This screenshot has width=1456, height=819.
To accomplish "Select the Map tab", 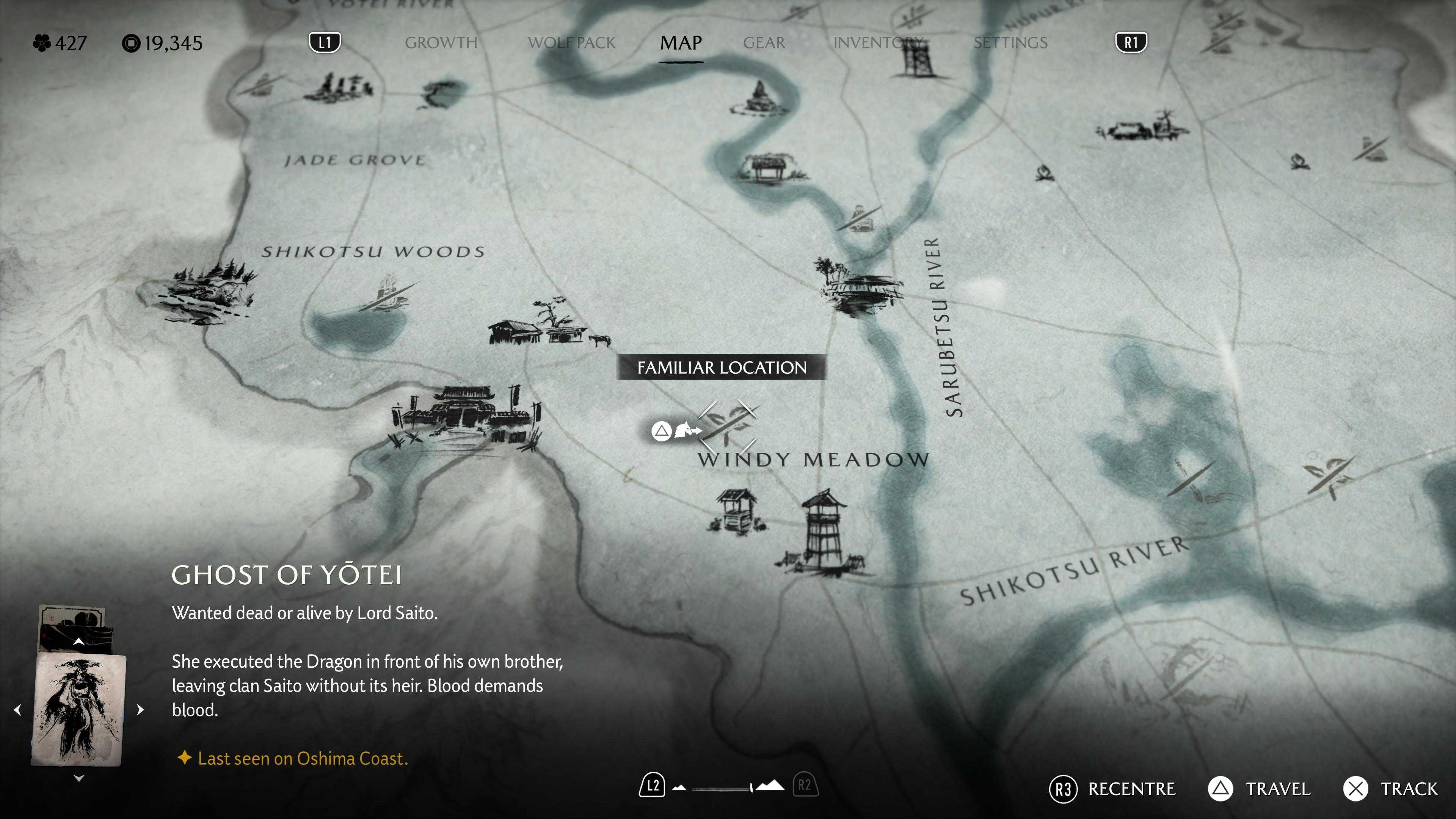I will tap(681, 43).
